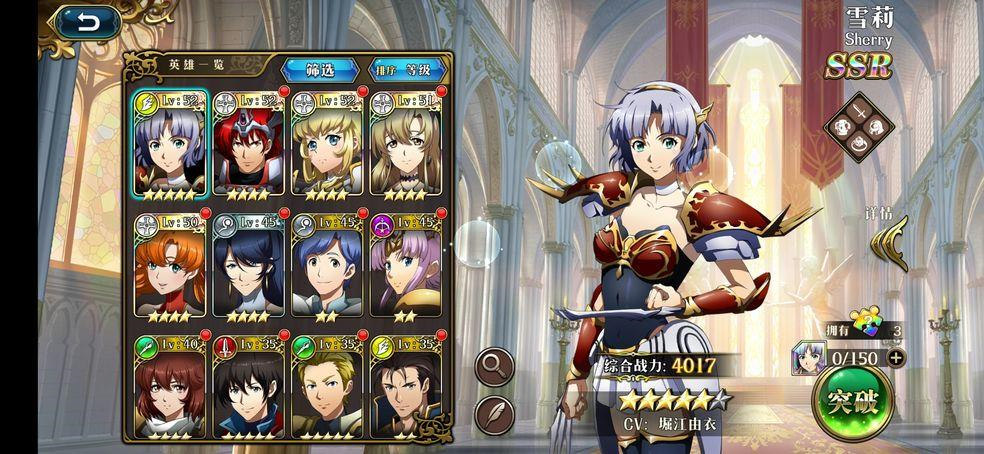
Task: Choose the blonde Lv 52 hero portrait
Action: tap(327, 143)
